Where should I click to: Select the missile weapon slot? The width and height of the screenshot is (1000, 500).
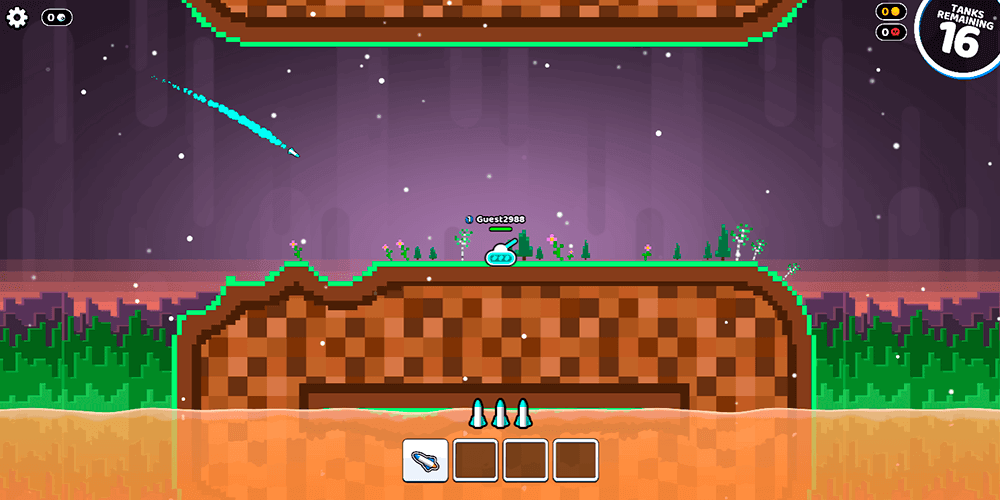point(425,460)
